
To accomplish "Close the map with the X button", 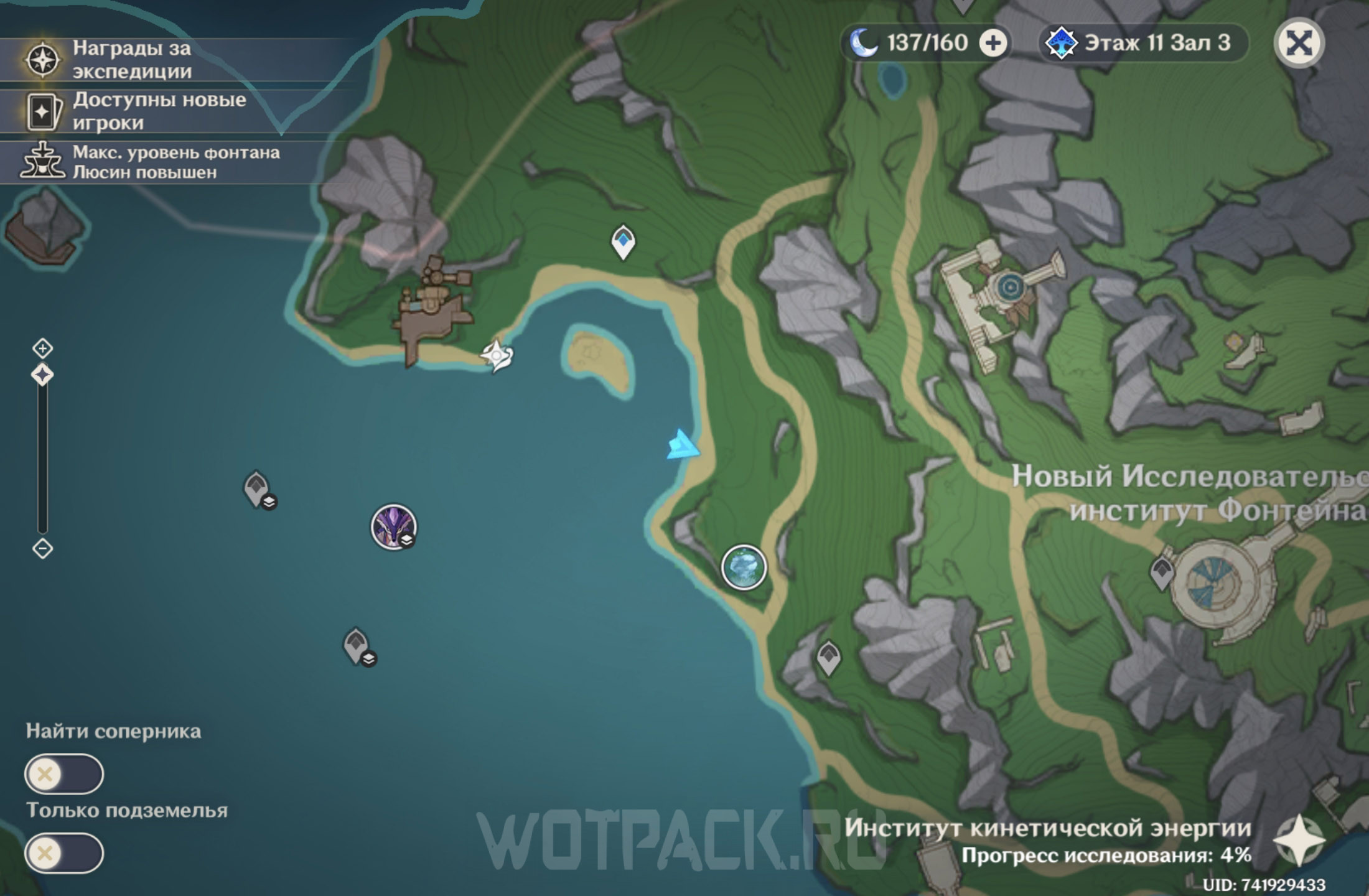I will tap(1299, 43).
